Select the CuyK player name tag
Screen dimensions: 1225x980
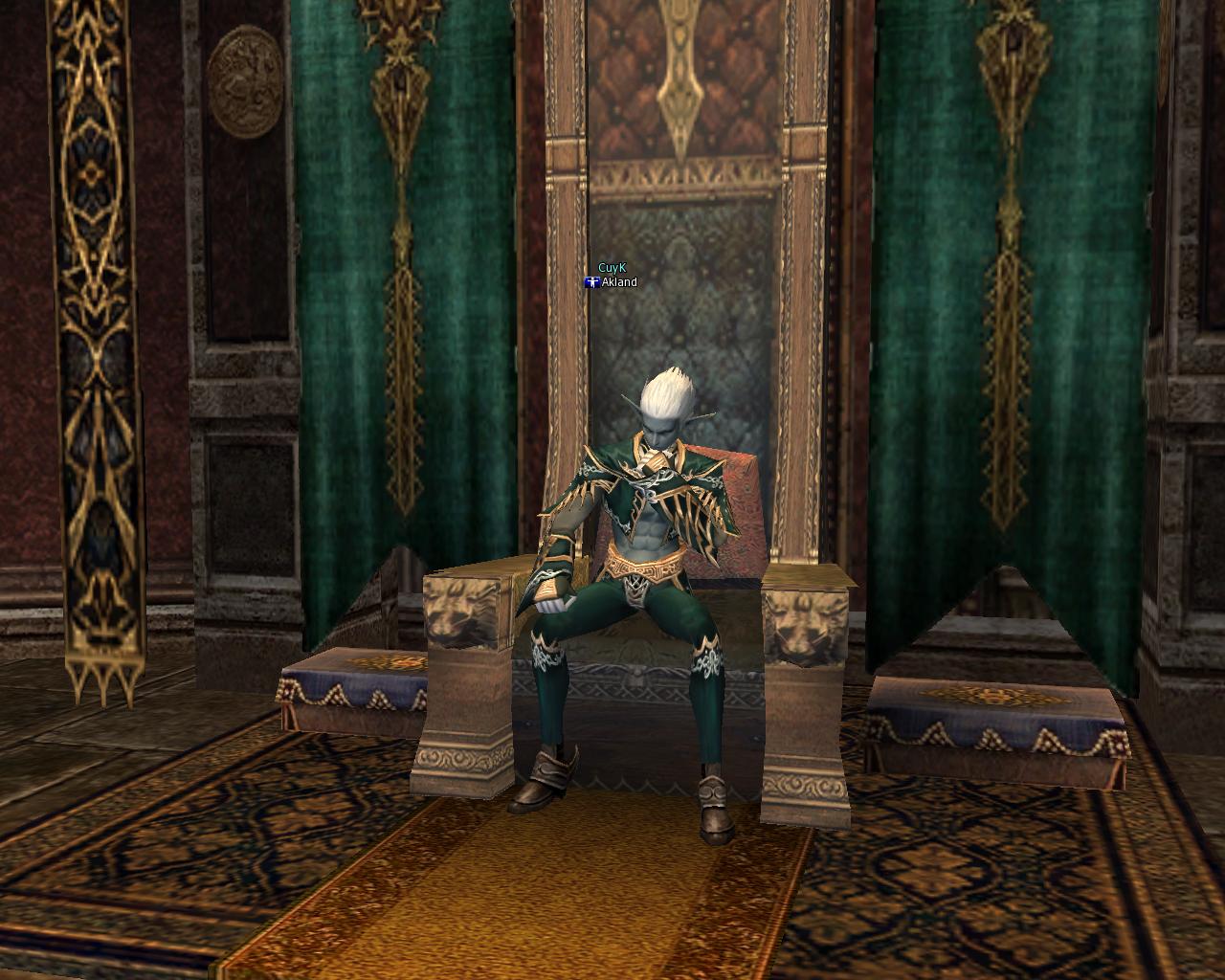(x=611, y=268)
